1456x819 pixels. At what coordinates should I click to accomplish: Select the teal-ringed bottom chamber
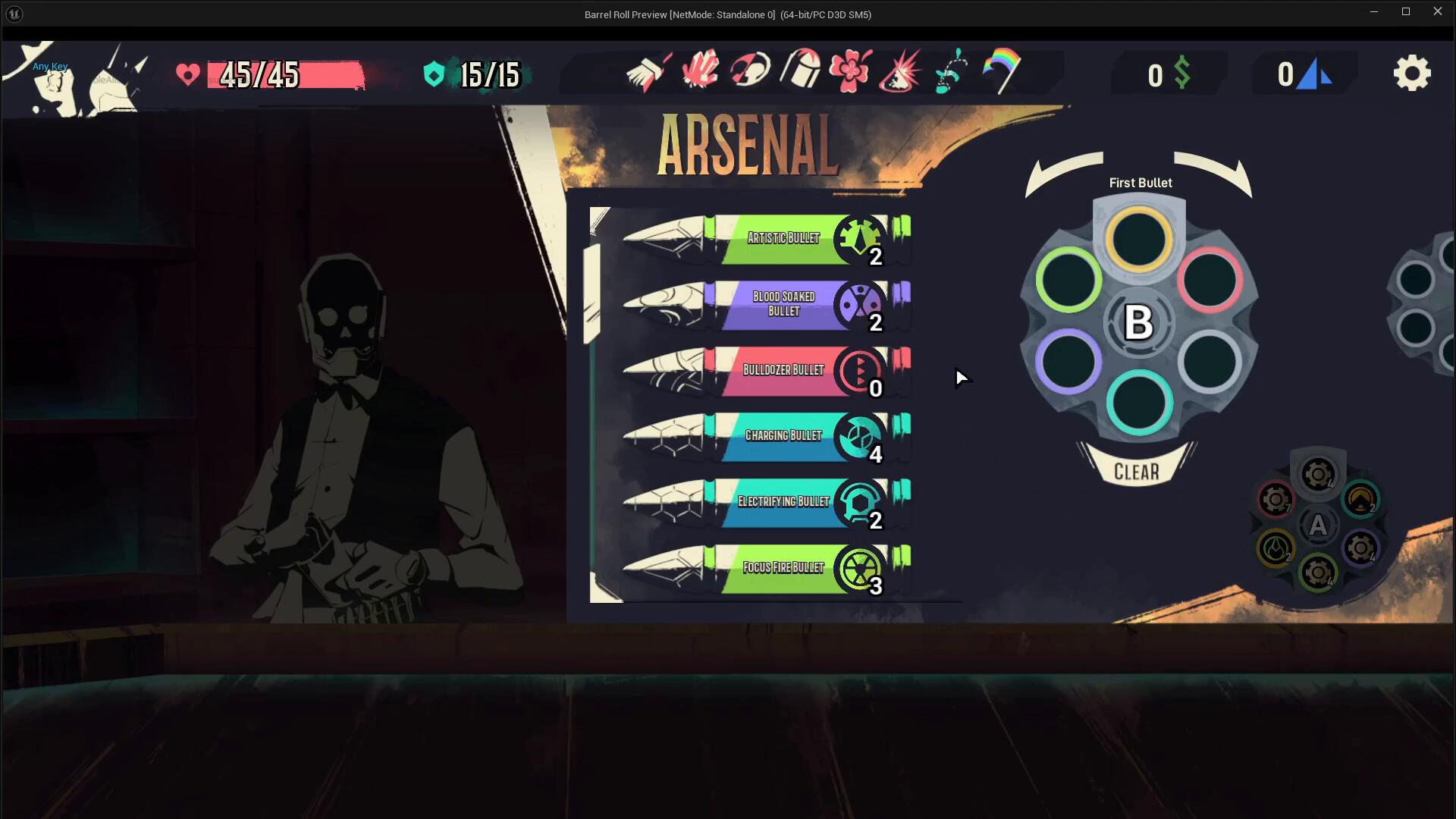pos(1139,403)
